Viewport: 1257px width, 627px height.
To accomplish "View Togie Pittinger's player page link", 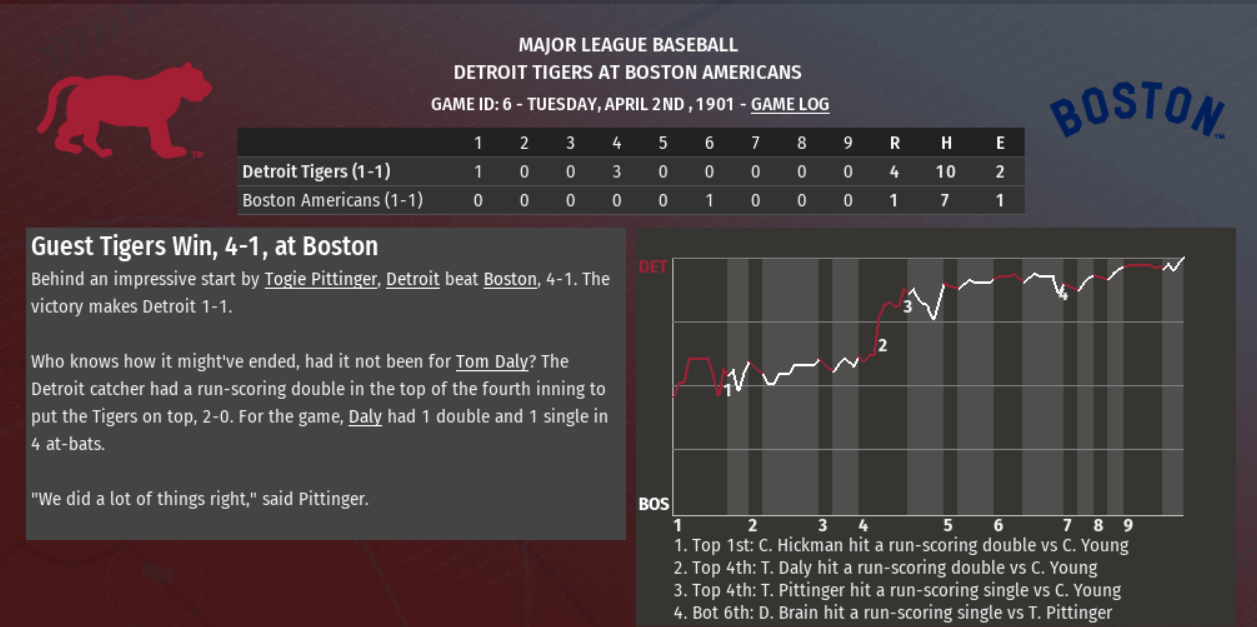I will click(x=320, y=279).
